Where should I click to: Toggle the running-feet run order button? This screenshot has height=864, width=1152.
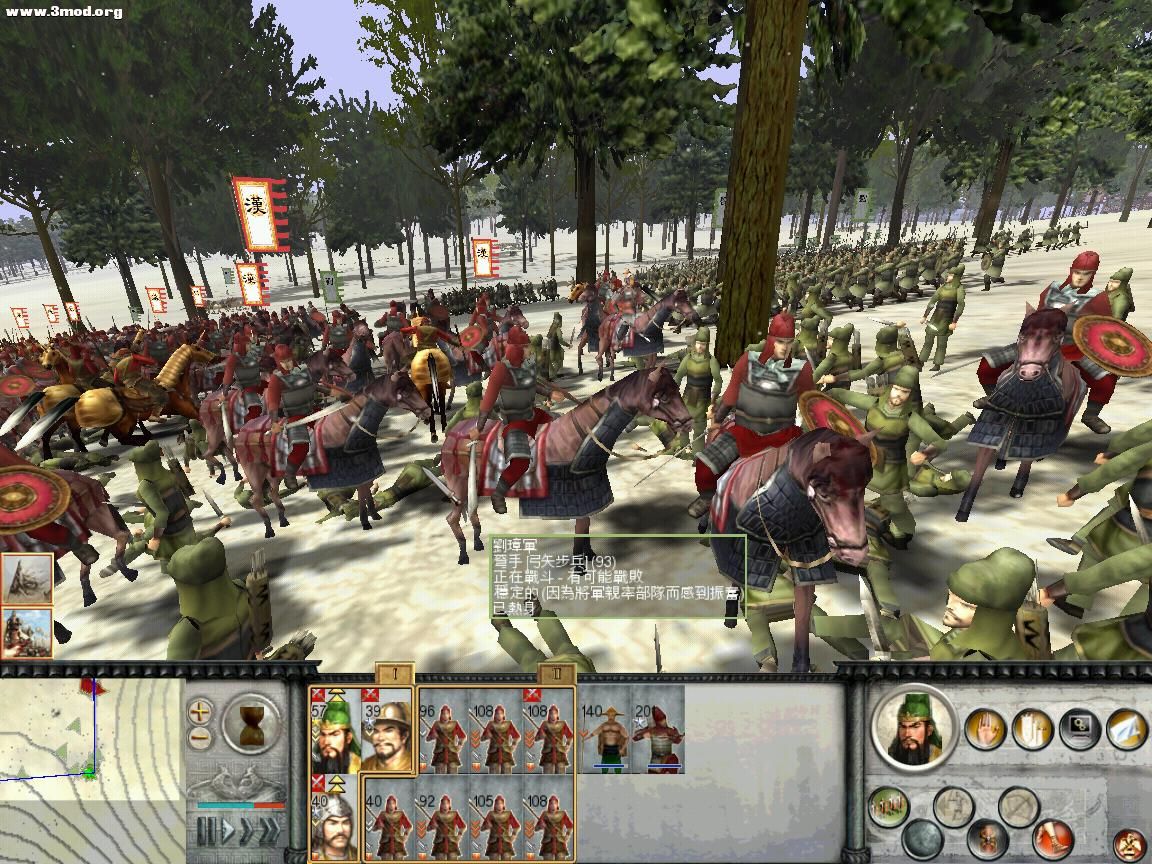[1051, 838]
